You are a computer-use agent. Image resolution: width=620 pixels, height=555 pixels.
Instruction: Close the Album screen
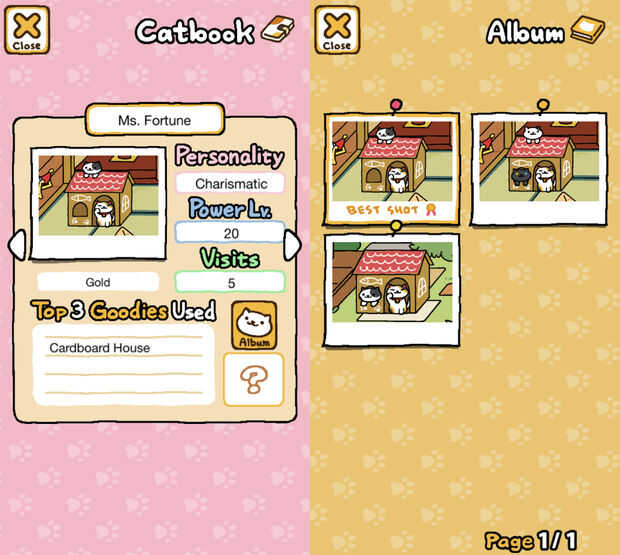[337, 30]
